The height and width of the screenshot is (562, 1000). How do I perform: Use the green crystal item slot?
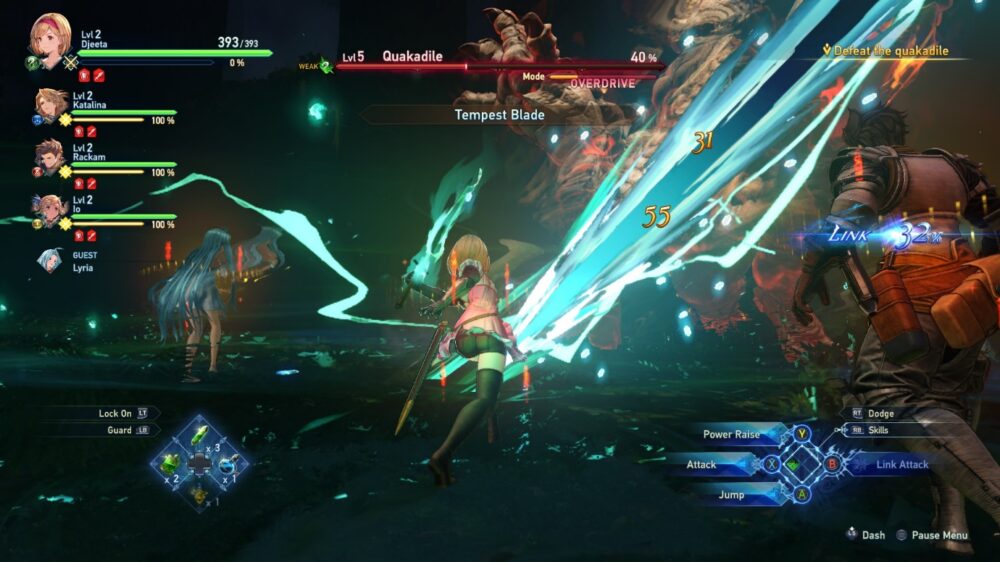pos(200,436)
